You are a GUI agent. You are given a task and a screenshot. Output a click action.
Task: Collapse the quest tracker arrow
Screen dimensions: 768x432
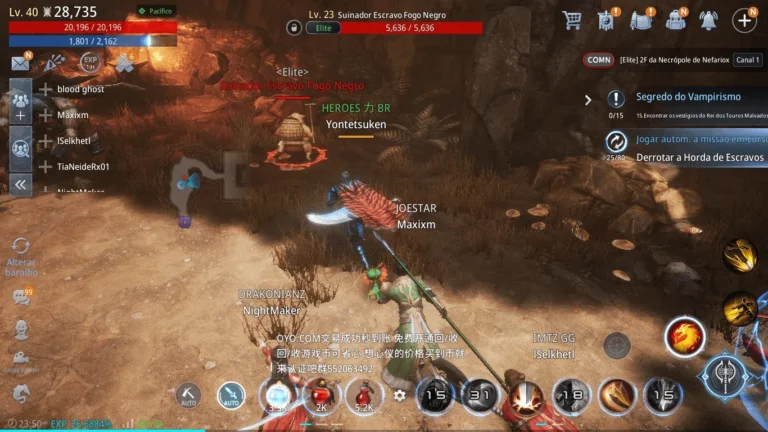[x=588, y=100]
